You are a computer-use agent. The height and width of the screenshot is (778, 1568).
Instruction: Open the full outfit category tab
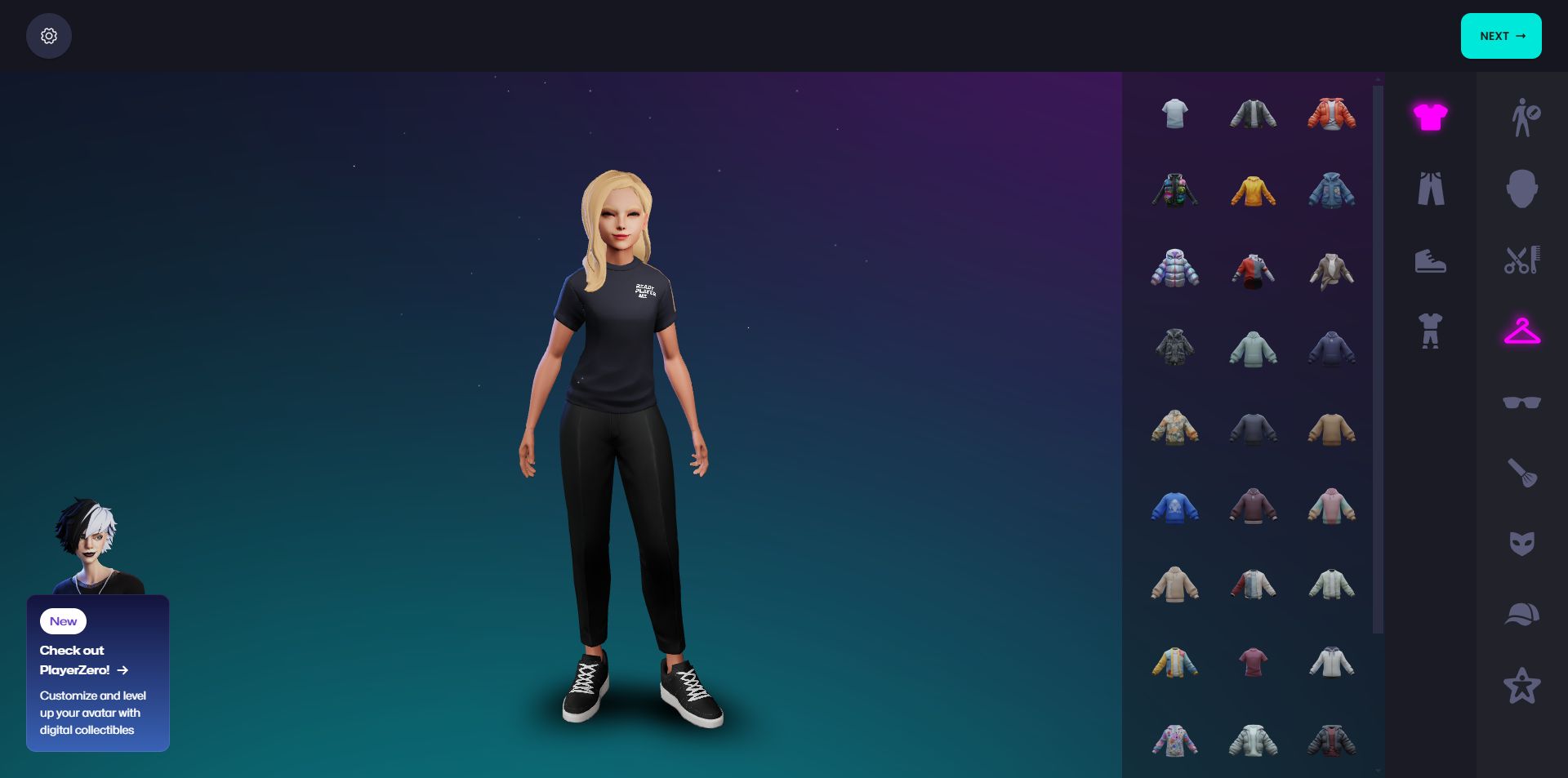(1430, 331)
